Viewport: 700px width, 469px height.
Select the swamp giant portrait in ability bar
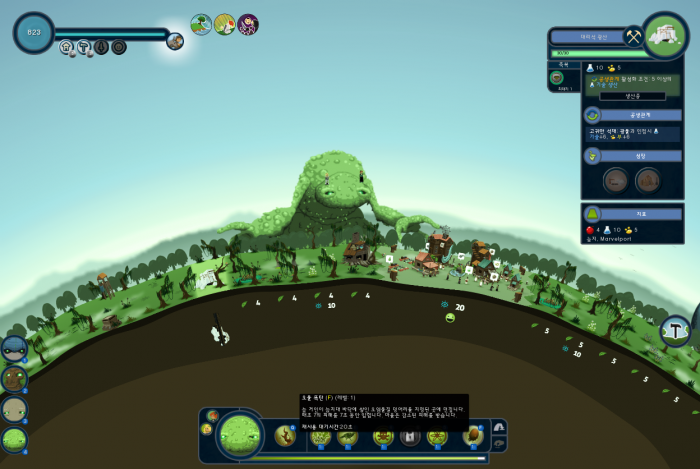click(x=240, y=434)
